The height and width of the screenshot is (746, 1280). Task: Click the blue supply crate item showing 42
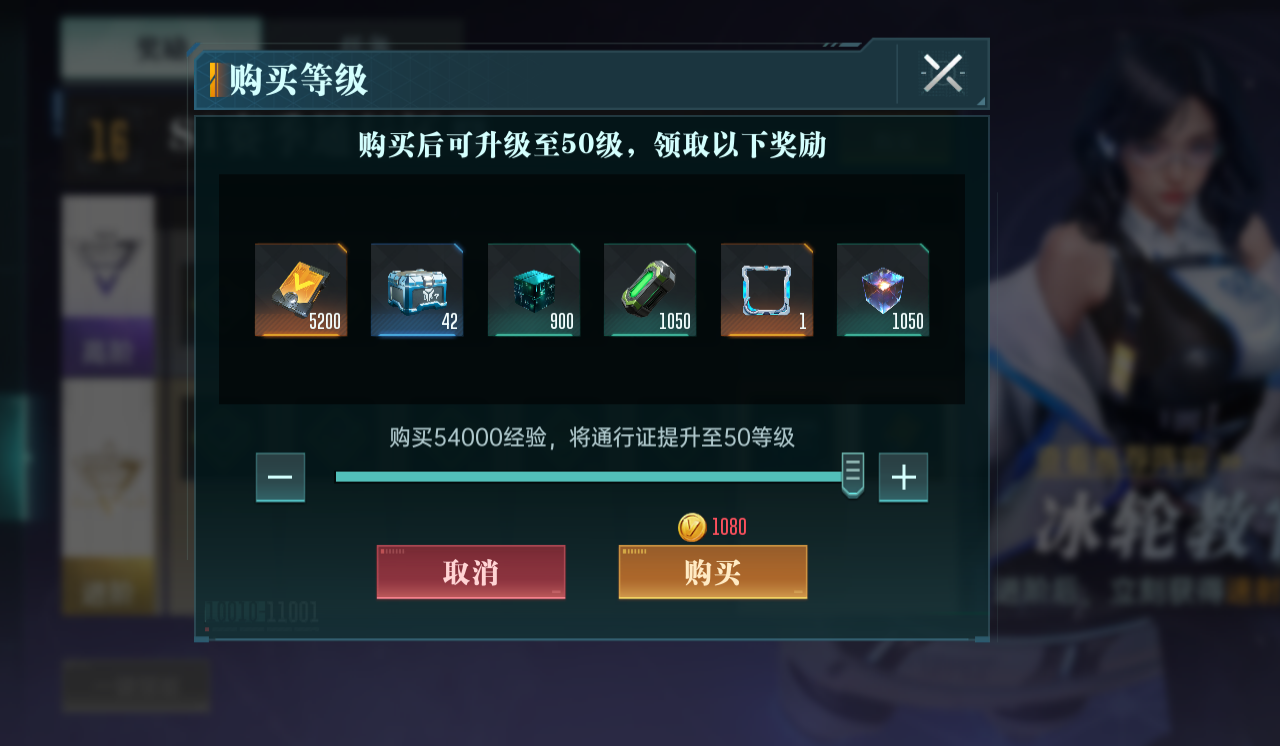tap(417, 289)
